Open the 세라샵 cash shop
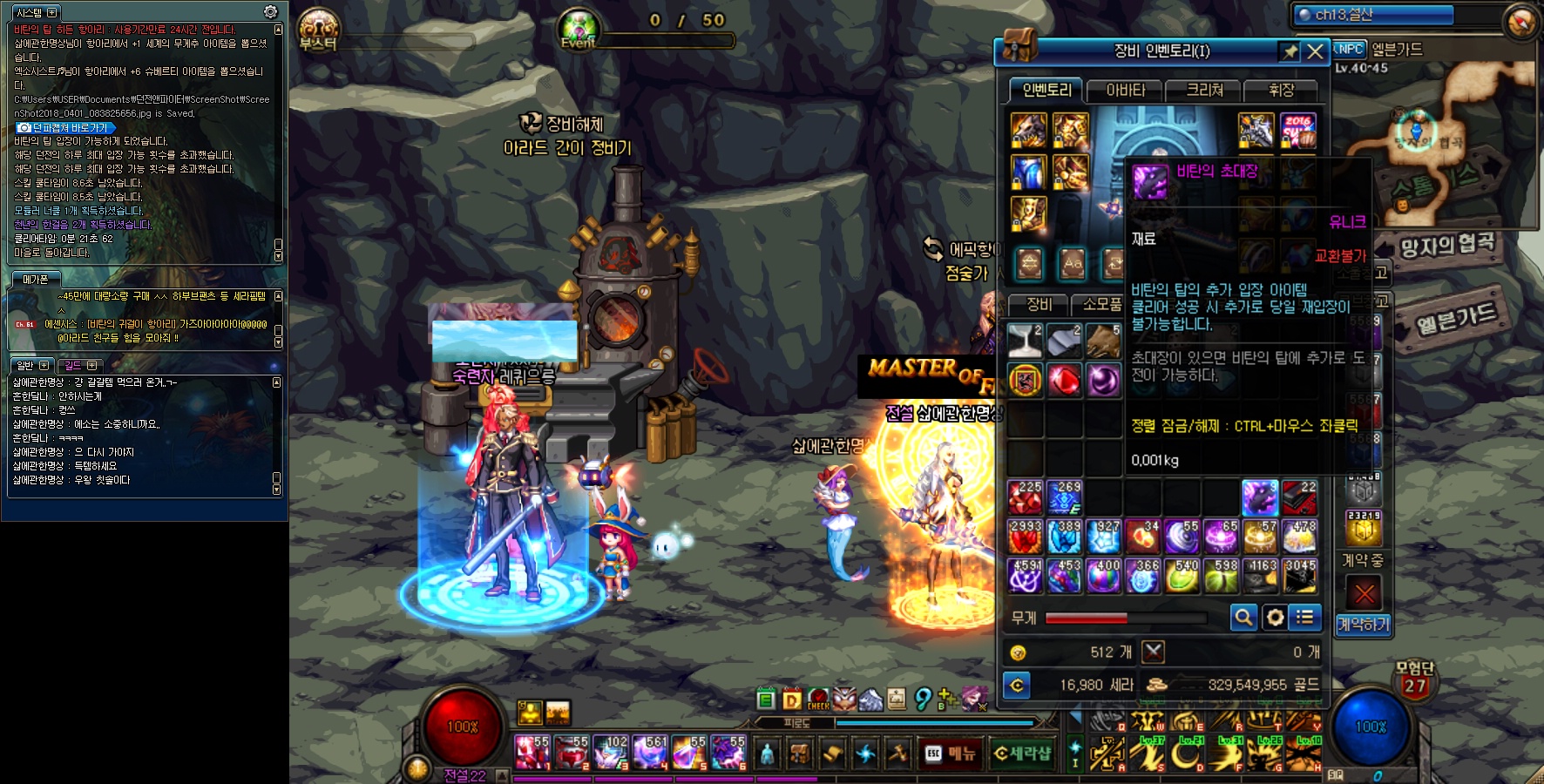Screen dimensions: 1544x784 tap(1022, 753)
